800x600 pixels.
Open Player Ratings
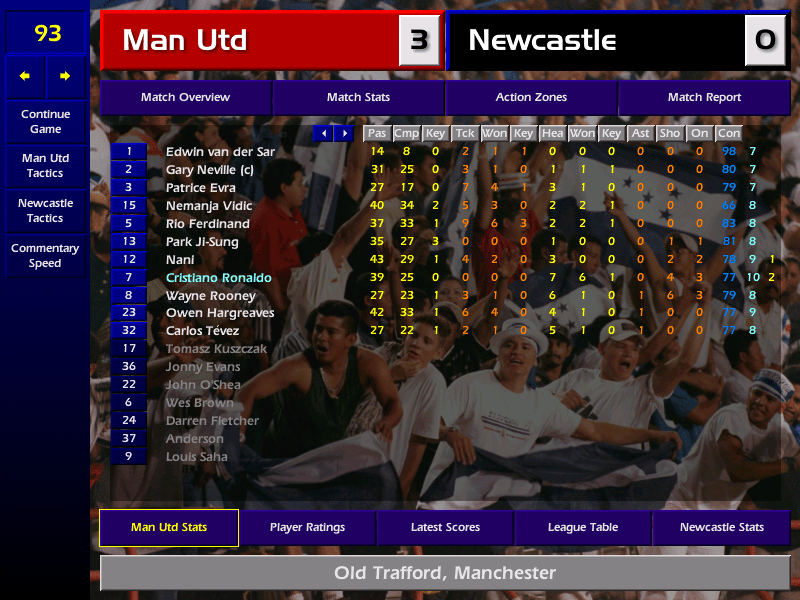307,527
